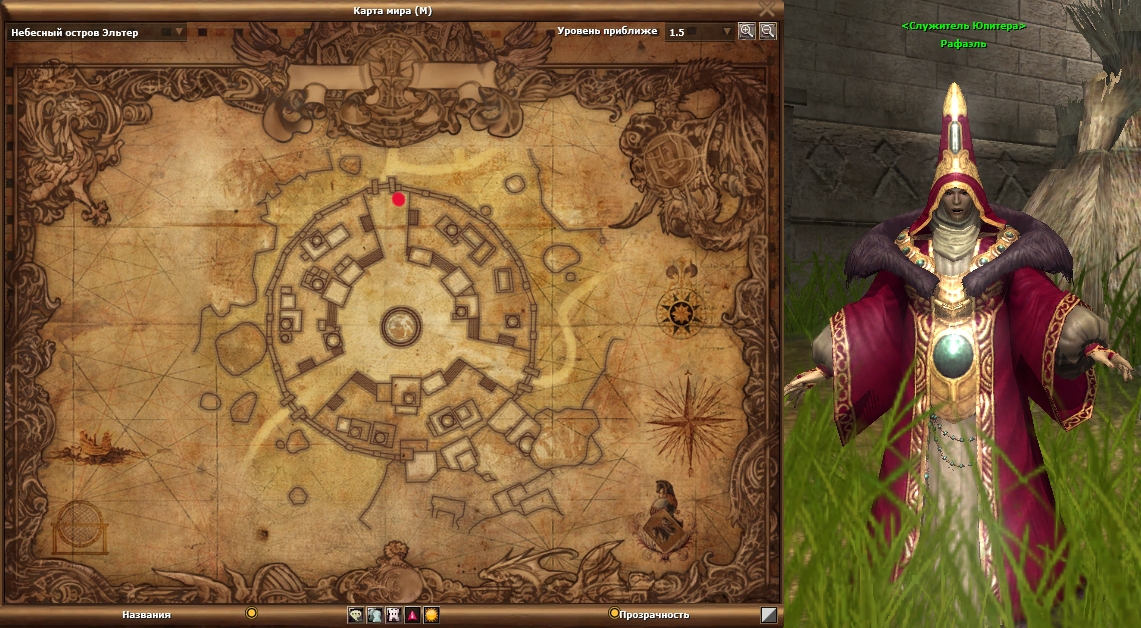Zoom out with the magnifier minus button
This screenshot has width=1141, height=628.
pos(767,31)
